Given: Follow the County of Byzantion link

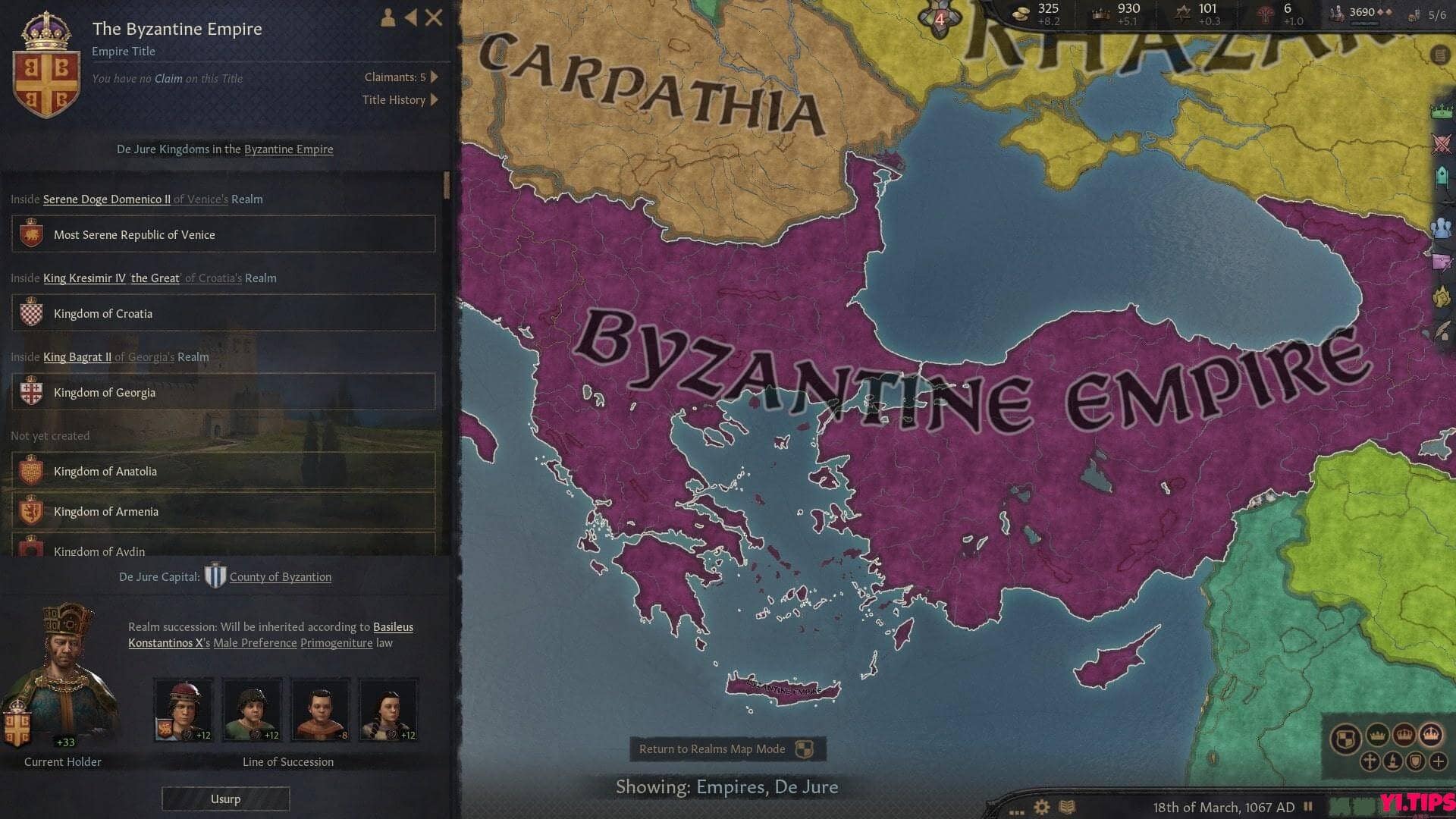Looking at the screenshot, I should [x=279, y=576].
